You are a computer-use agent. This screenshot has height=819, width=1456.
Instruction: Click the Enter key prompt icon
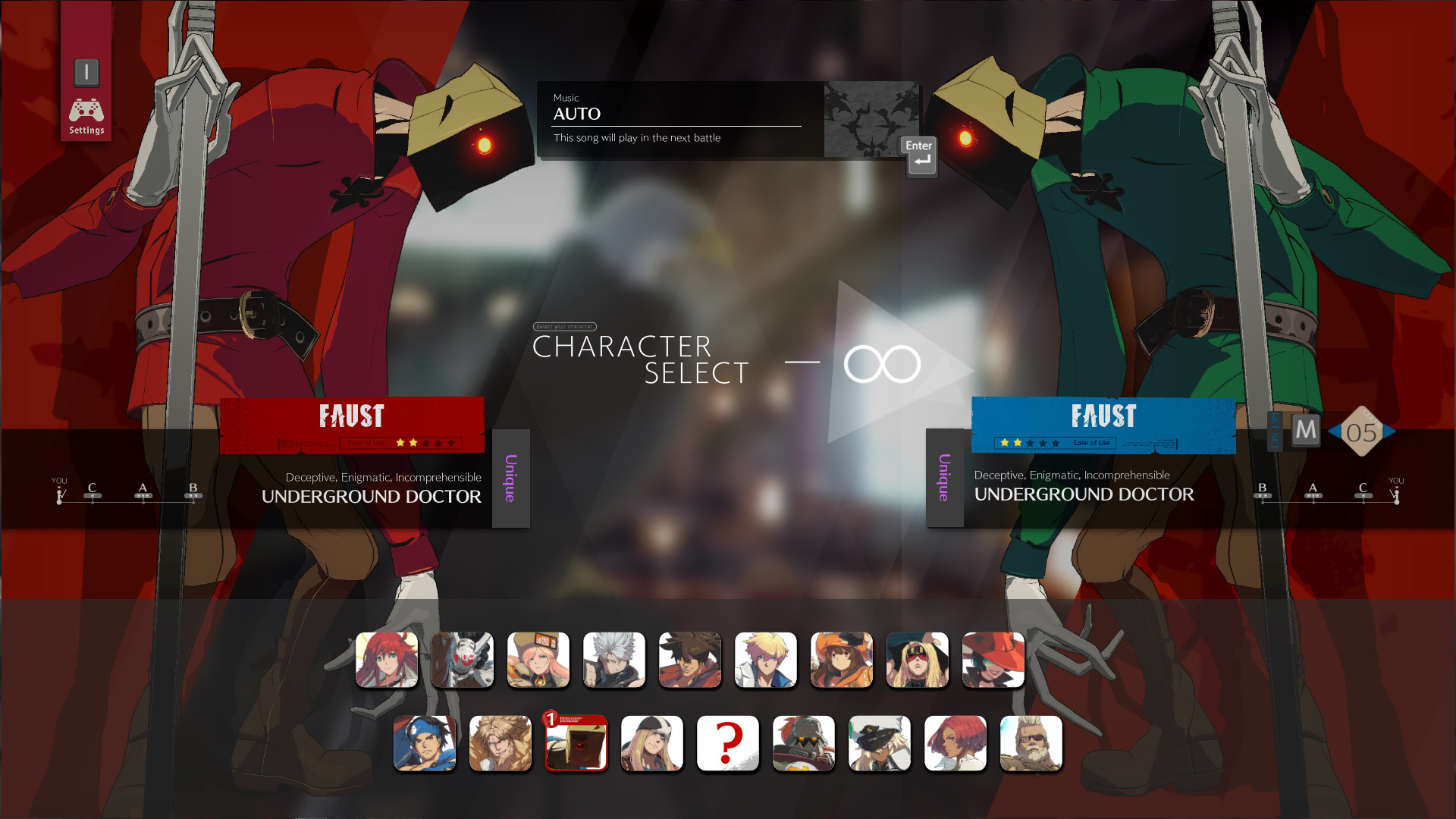coord(918,155)
